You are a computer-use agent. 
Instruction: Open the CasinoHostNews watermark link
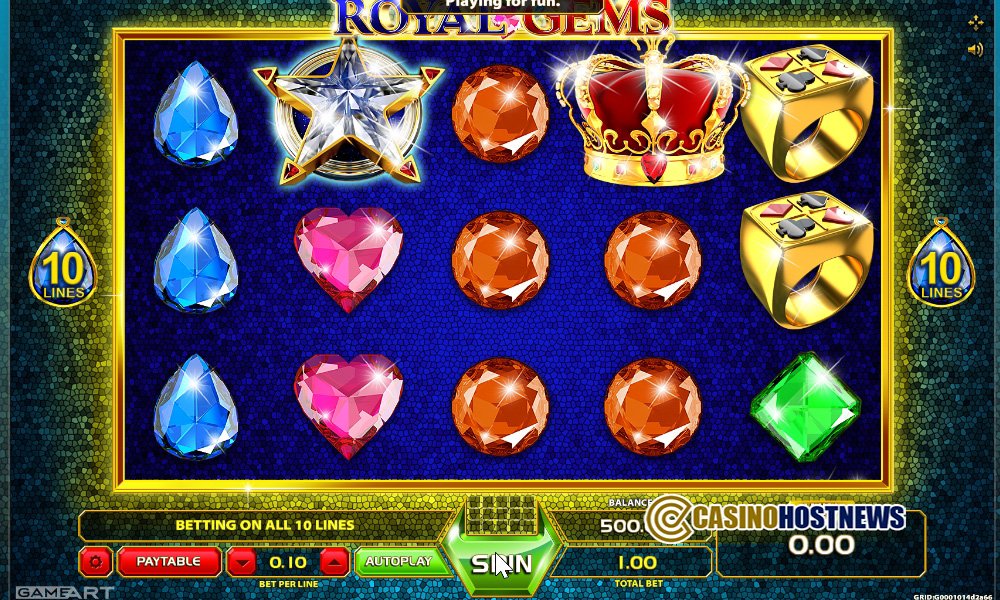[x=776, y=518]
